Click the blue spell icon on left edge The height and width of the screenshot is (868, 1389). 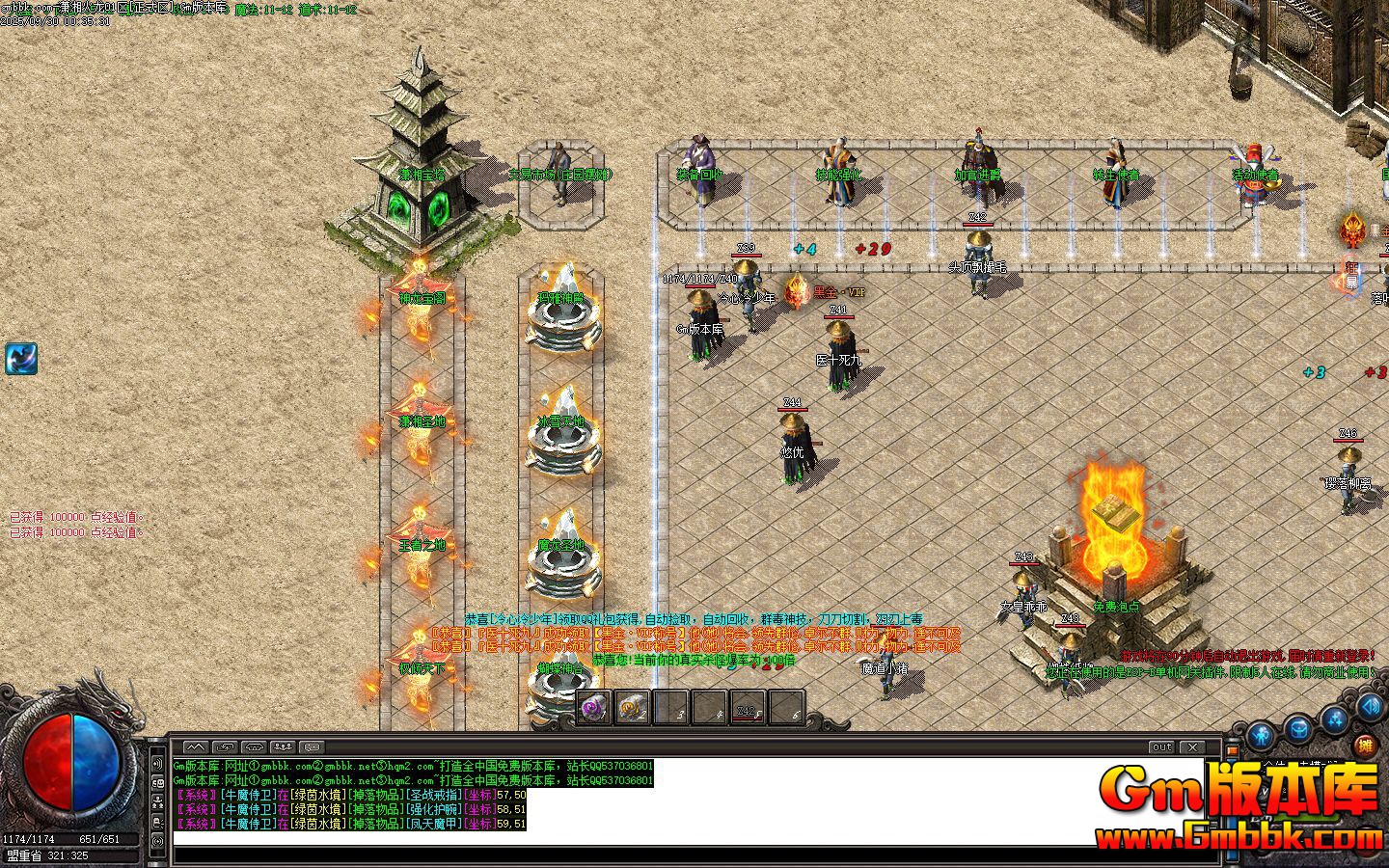(x=23, y=360)
